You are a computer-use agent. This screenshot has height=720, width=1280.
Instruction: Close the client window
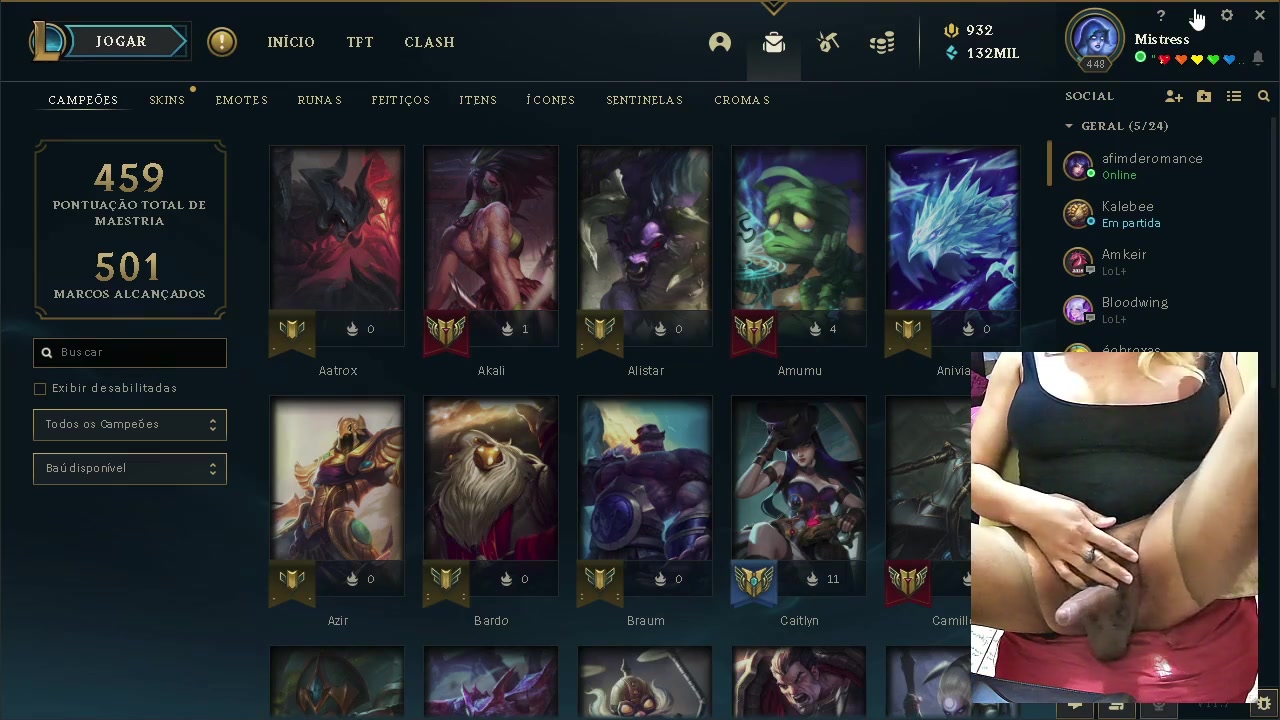pos(1259,16)
